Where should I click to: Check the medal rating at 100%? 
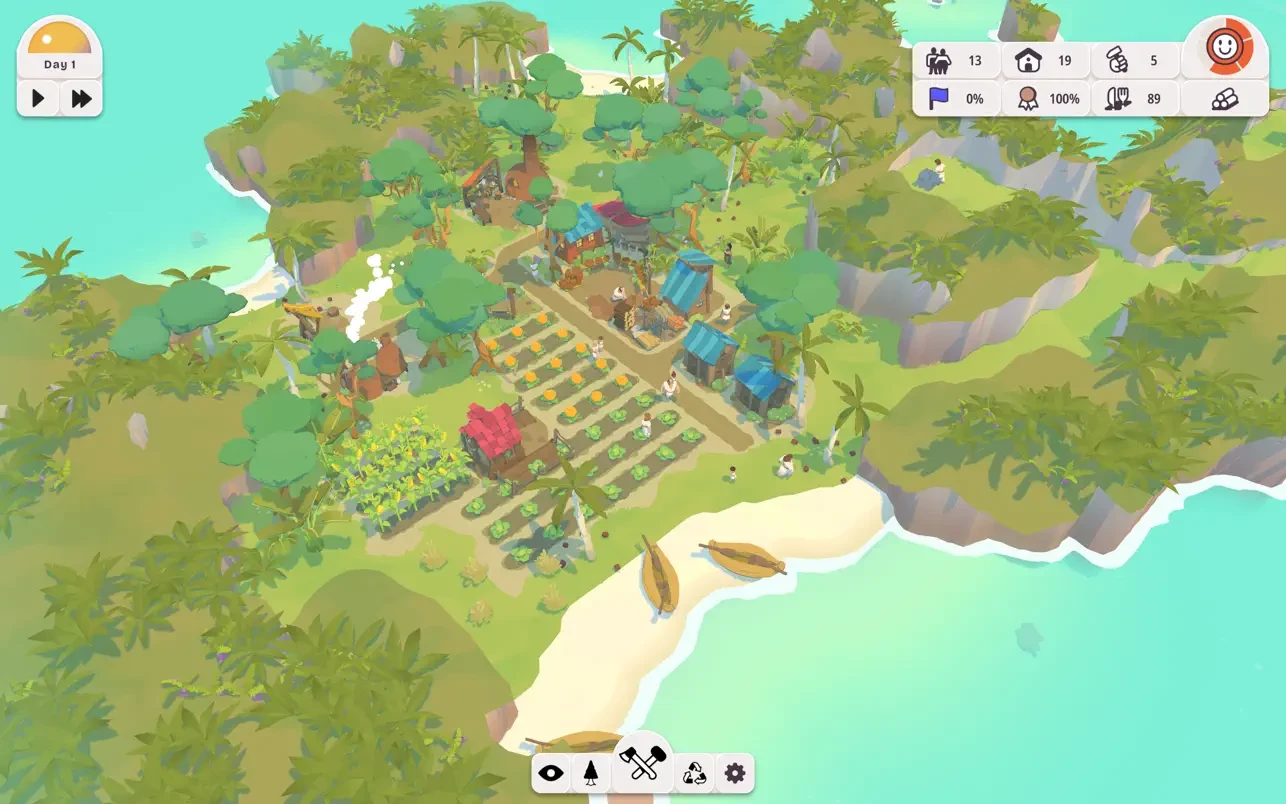(x=1045, y=98)
